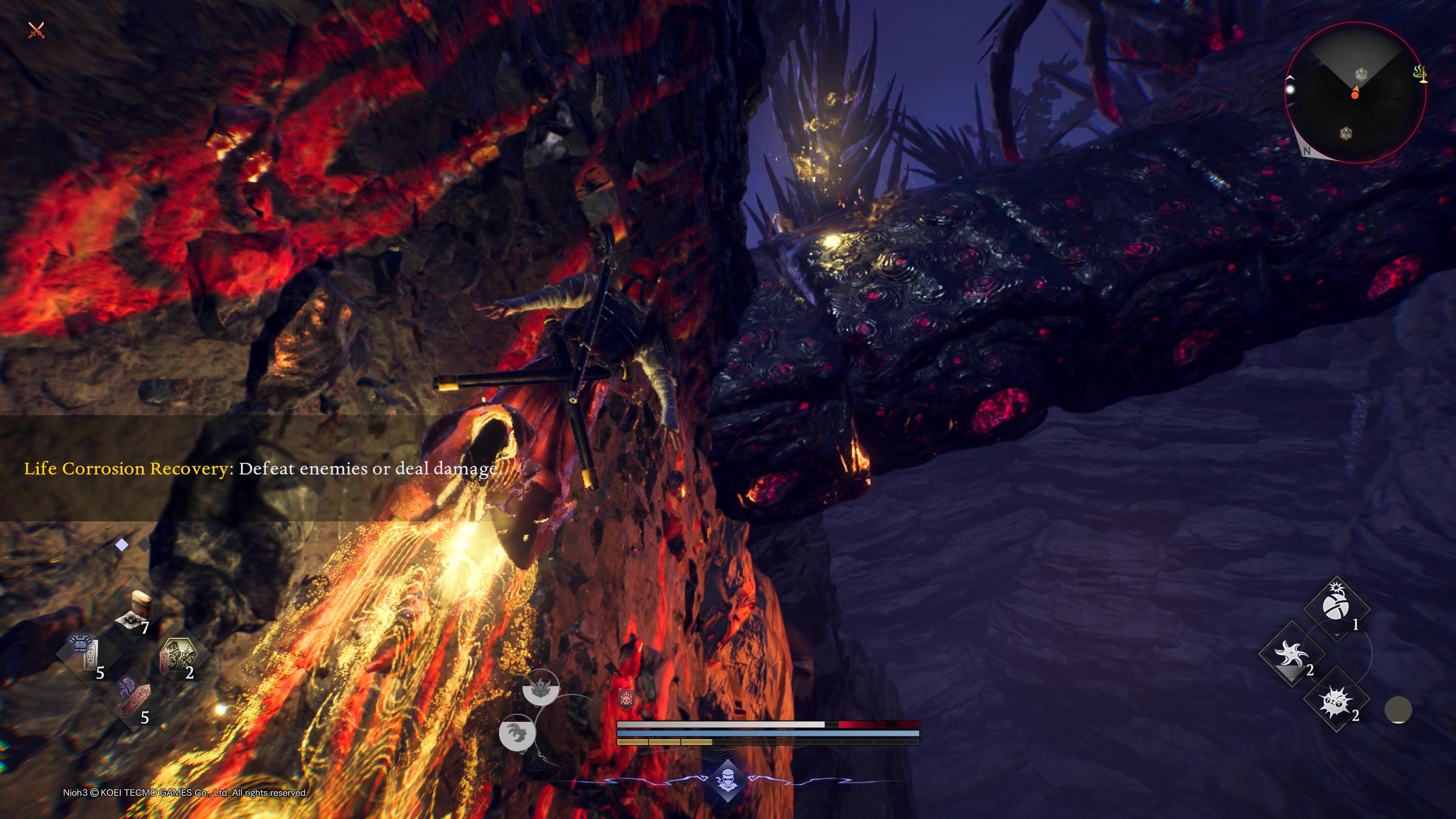
Task: Select the horned demon mask guardian spirit
Action: (x=540, y=688)
